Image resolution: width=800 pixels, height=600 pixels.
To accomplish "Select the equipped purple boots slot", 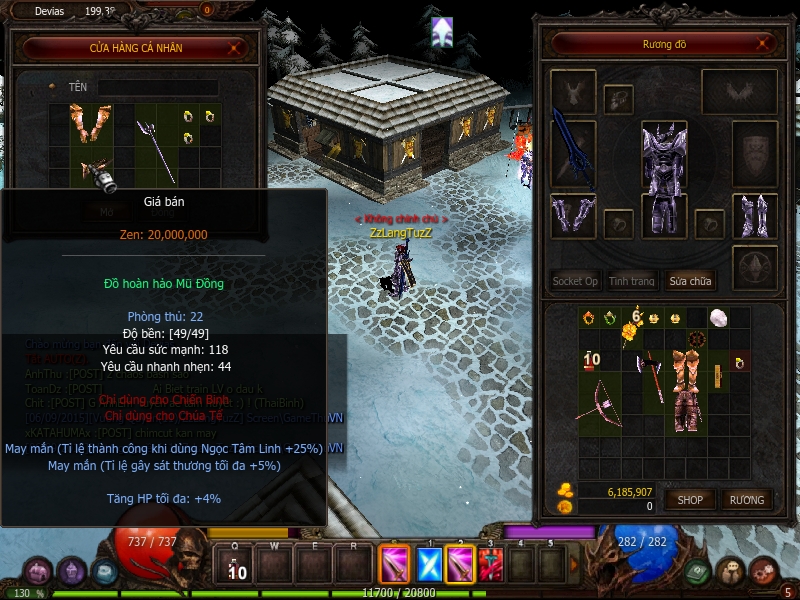I will (x=755, y=216).
